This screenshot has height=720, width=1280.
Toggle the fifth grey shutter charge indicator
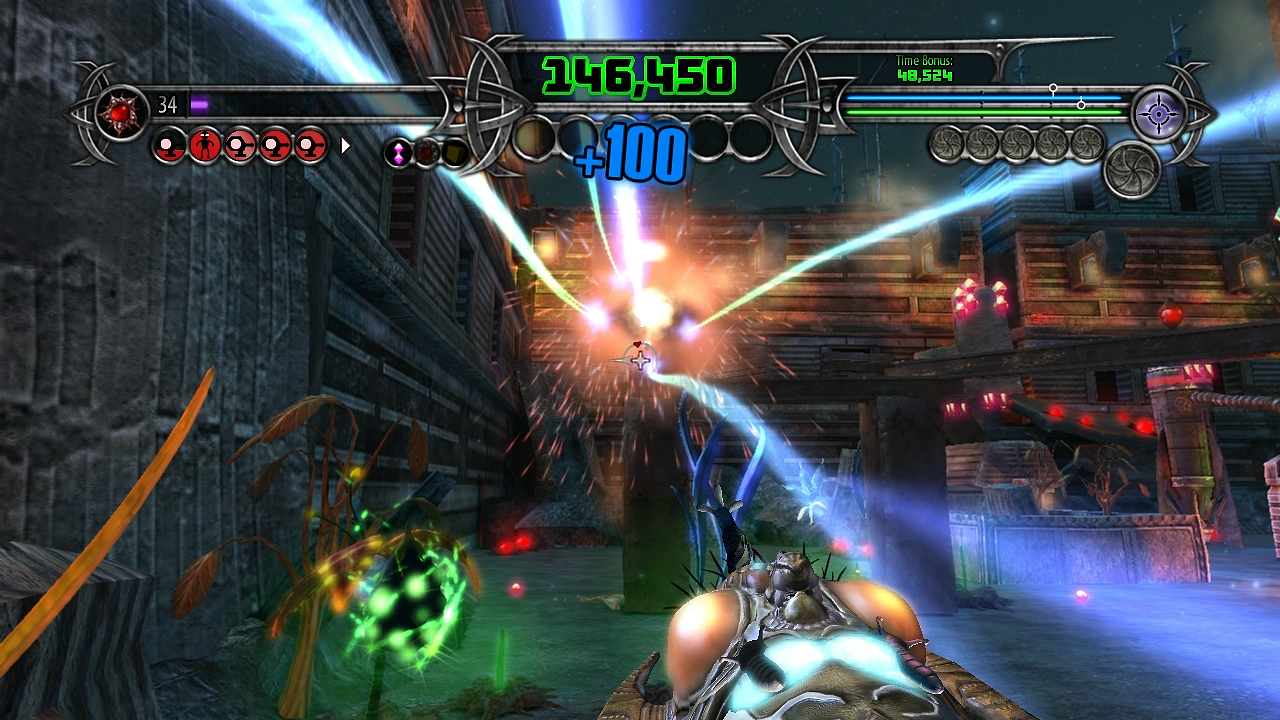pos(1086,145)
